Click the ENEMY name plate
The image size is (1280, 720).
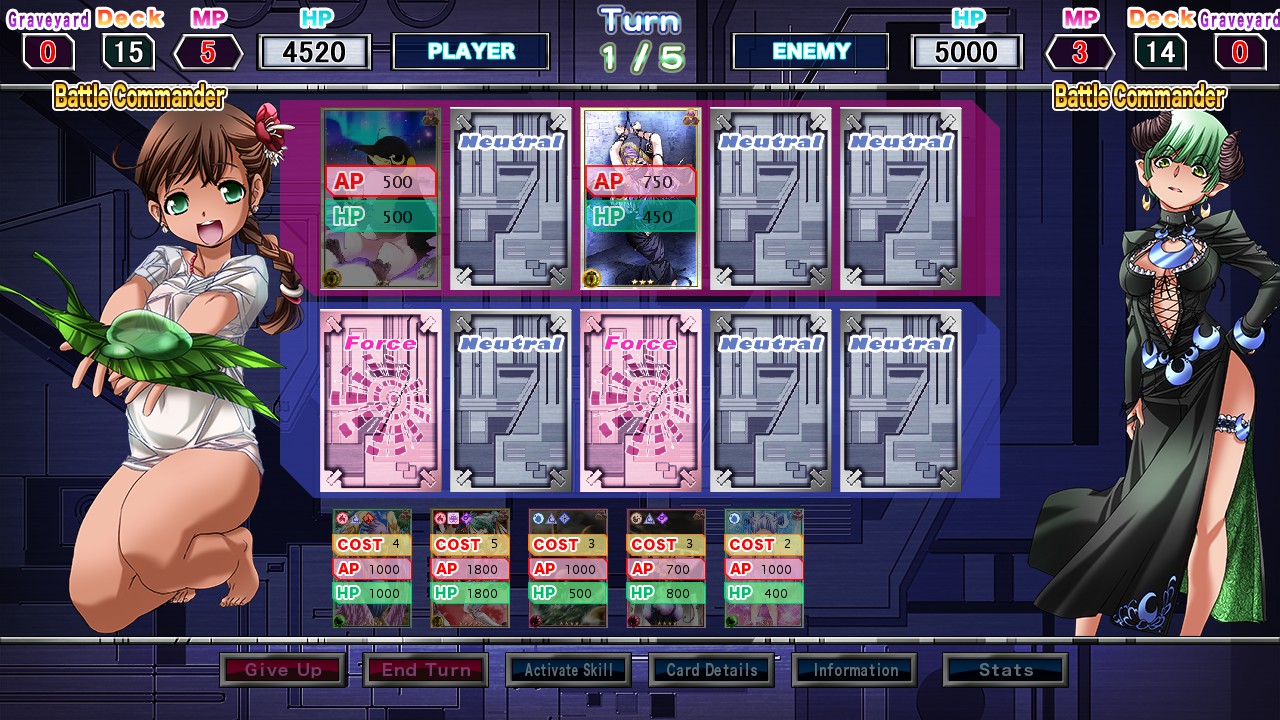(x=810, y=51)
